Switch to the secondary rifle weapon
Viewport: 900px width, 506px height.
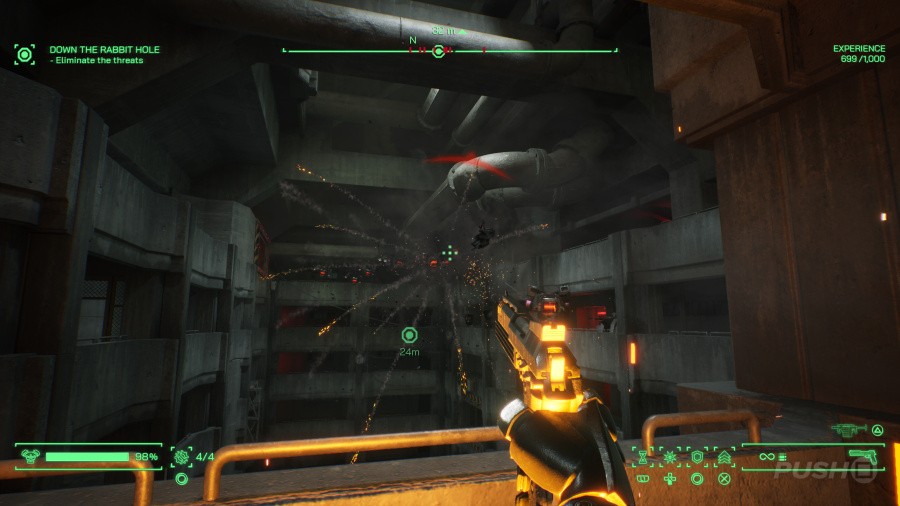point(849,429)
